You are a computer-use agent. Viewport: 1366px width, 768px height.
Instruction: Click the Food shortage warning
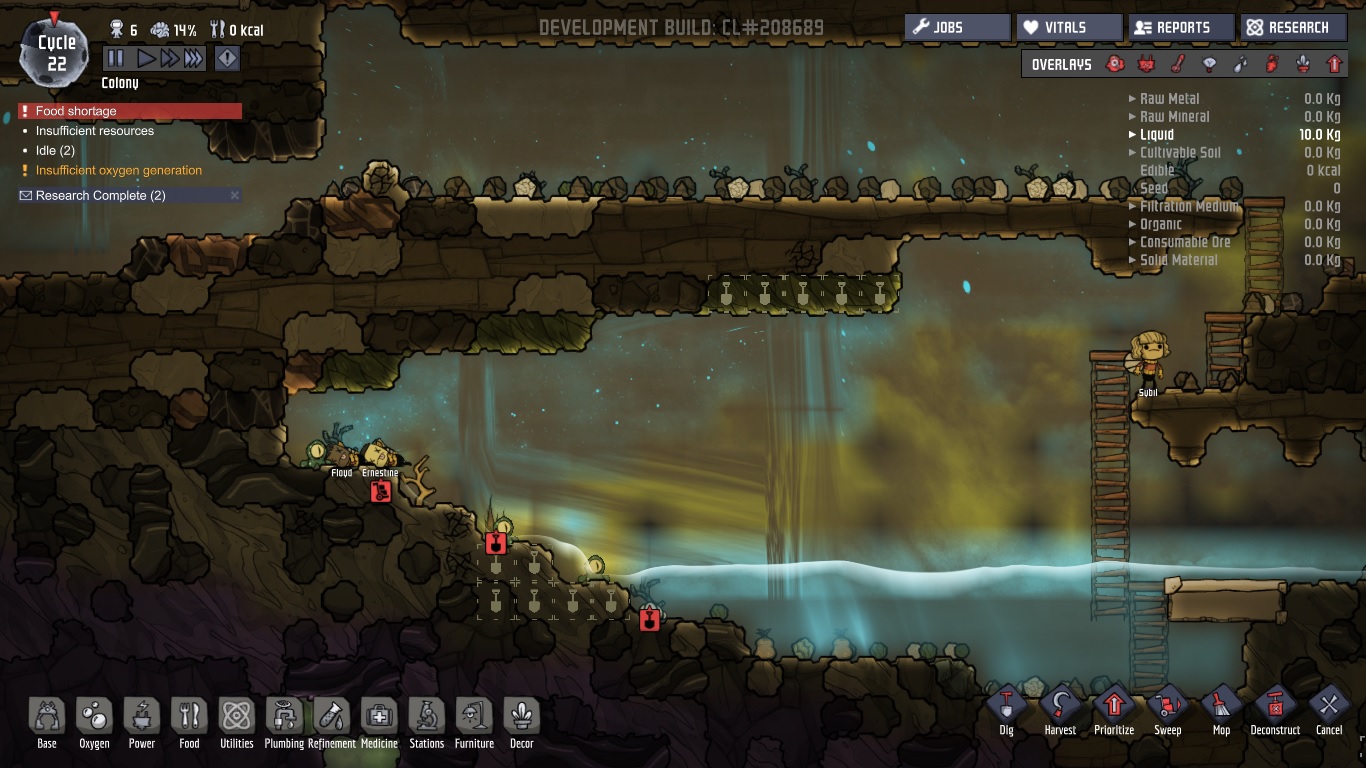click(130, 111)
